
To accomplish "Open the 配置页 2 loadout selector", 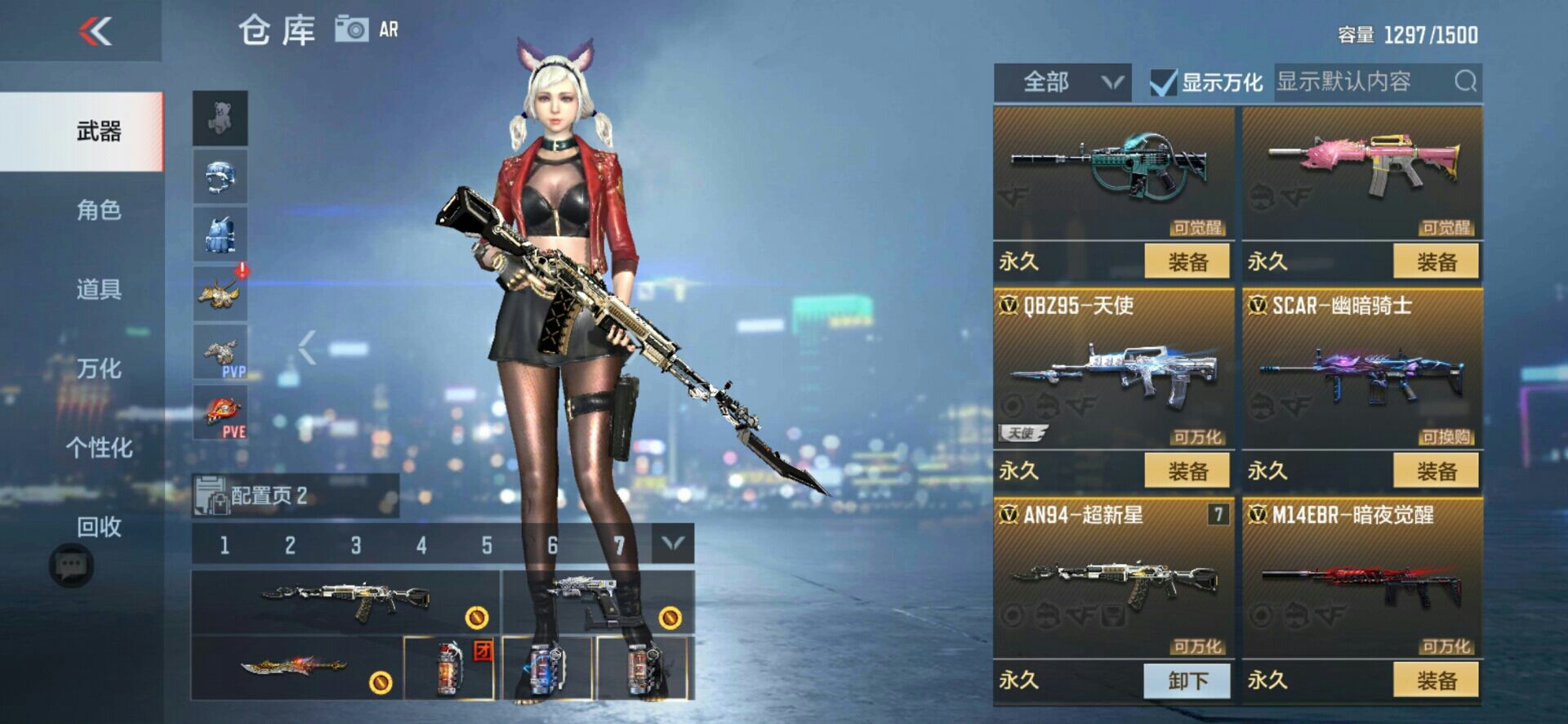I will pyautogui.click(x=295, y=495).
